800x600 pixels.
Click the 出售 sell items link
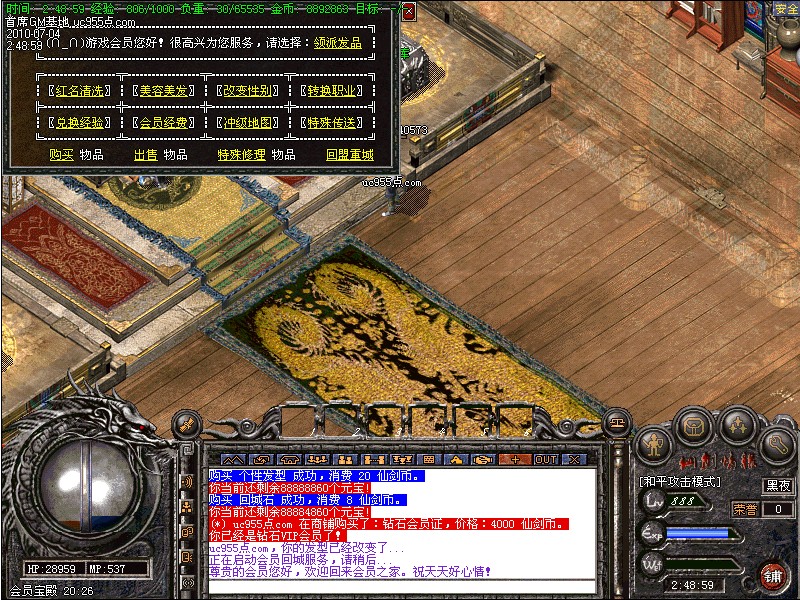pos(146,155)
